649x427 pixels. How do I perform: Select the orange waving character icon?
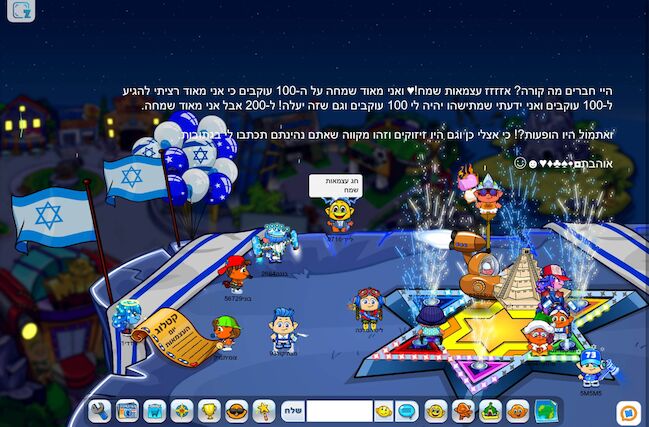click(462, 410)
